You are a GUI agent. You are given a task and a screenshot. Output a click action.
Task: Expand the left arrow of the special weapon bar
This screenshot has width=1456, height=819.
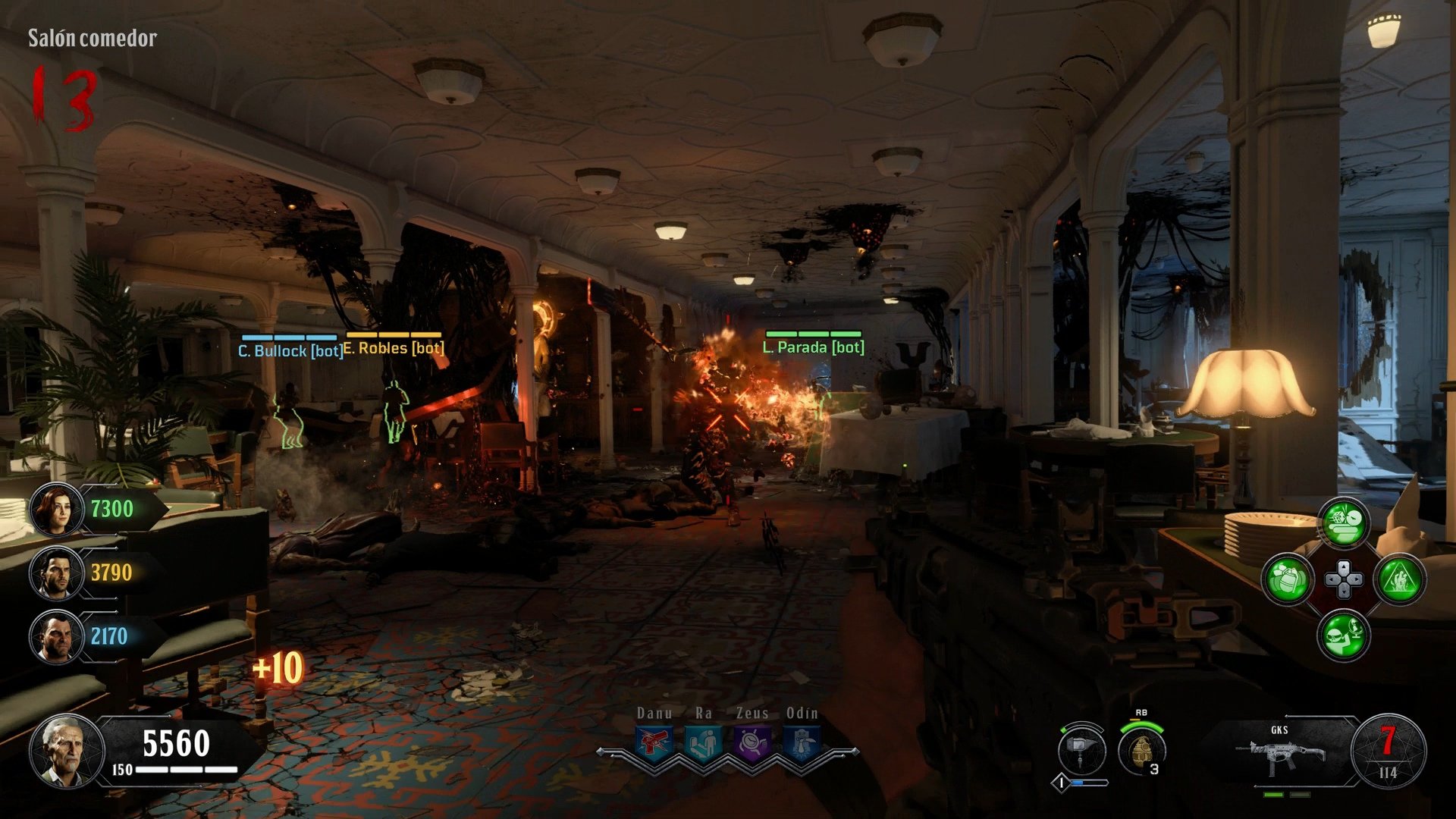tap(601, 751)
